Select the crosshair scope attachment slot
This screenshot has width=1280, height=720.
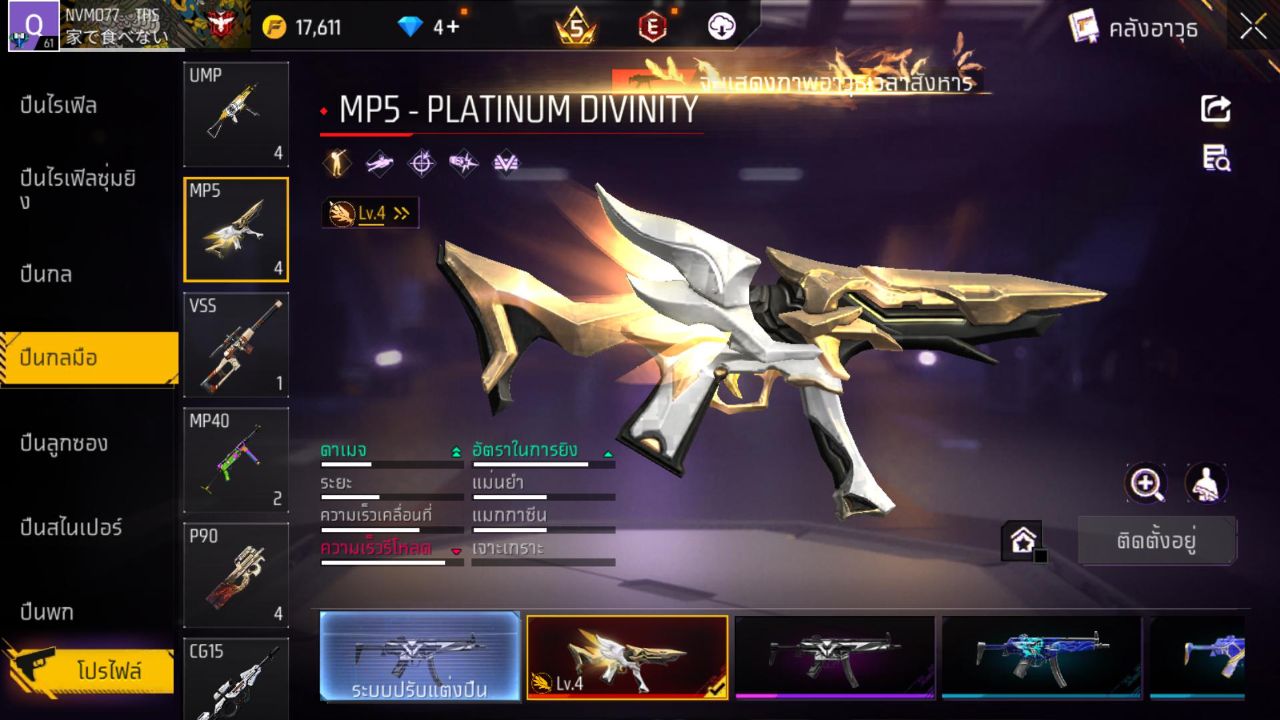[420, 163]
